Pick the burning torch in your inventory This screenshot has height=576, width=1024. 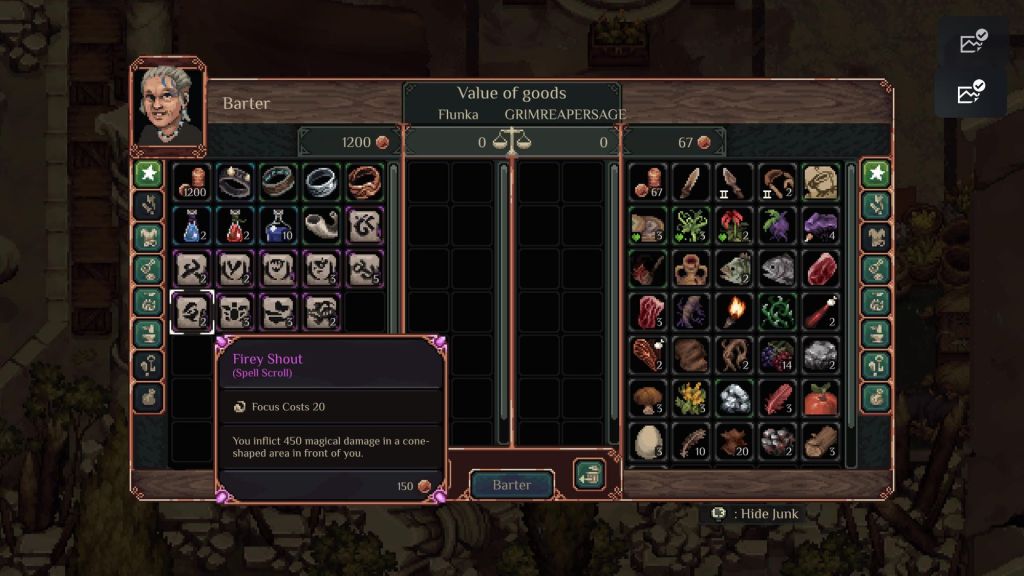point(734,312)
